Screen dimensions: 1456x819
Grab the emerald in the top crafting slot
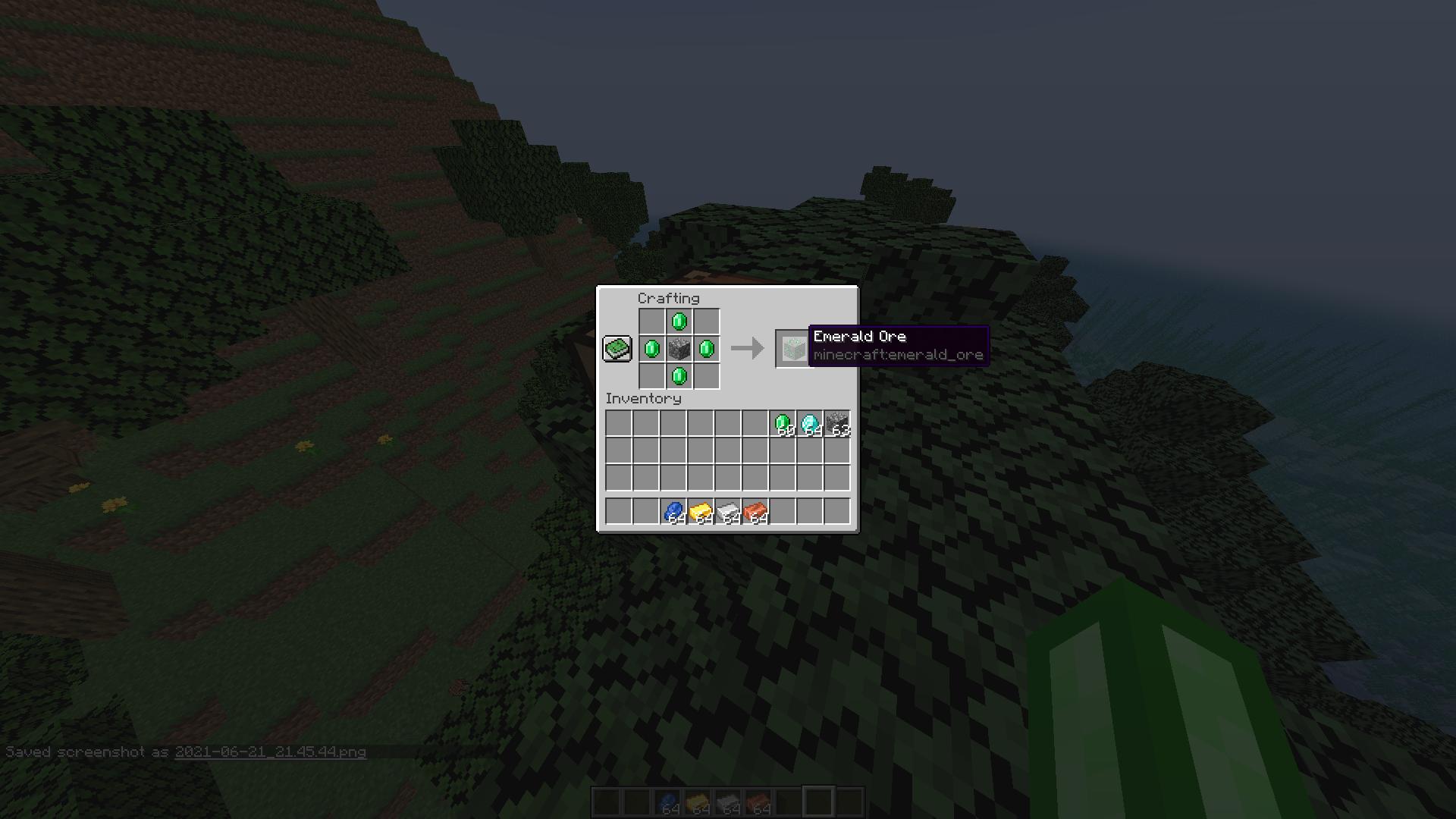(678, 322)
